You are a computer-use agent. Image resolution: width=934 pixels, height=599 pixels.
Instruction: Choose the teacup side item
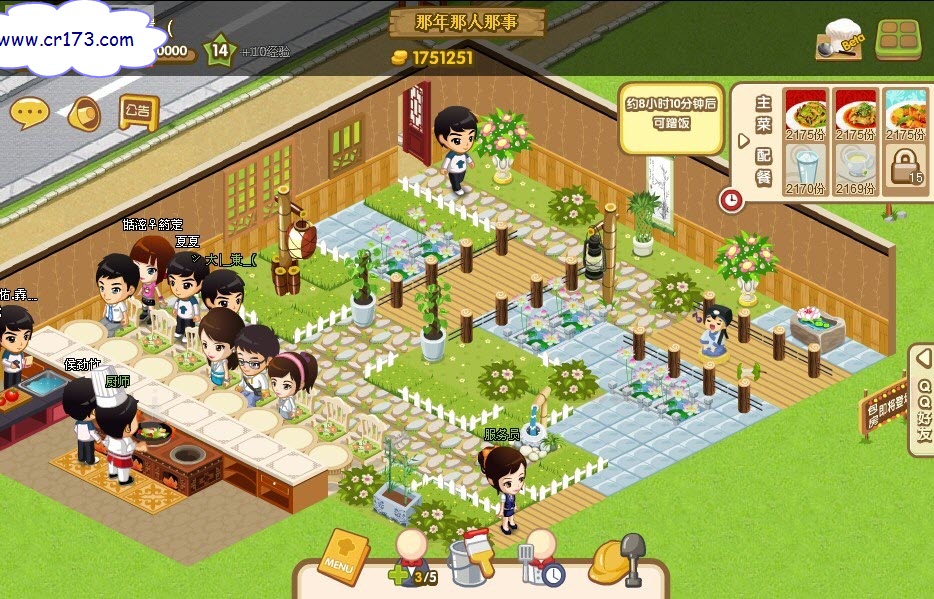click(855, 166)
